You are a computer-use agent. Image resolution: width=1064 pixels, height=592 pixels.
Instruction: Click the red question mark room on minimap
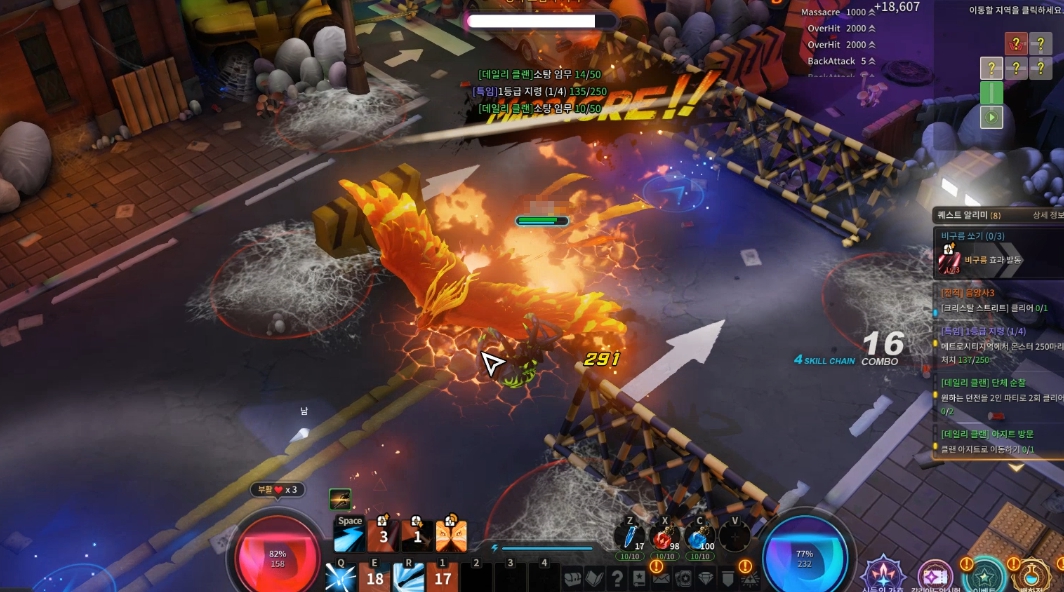click(x=1016, y=43)
